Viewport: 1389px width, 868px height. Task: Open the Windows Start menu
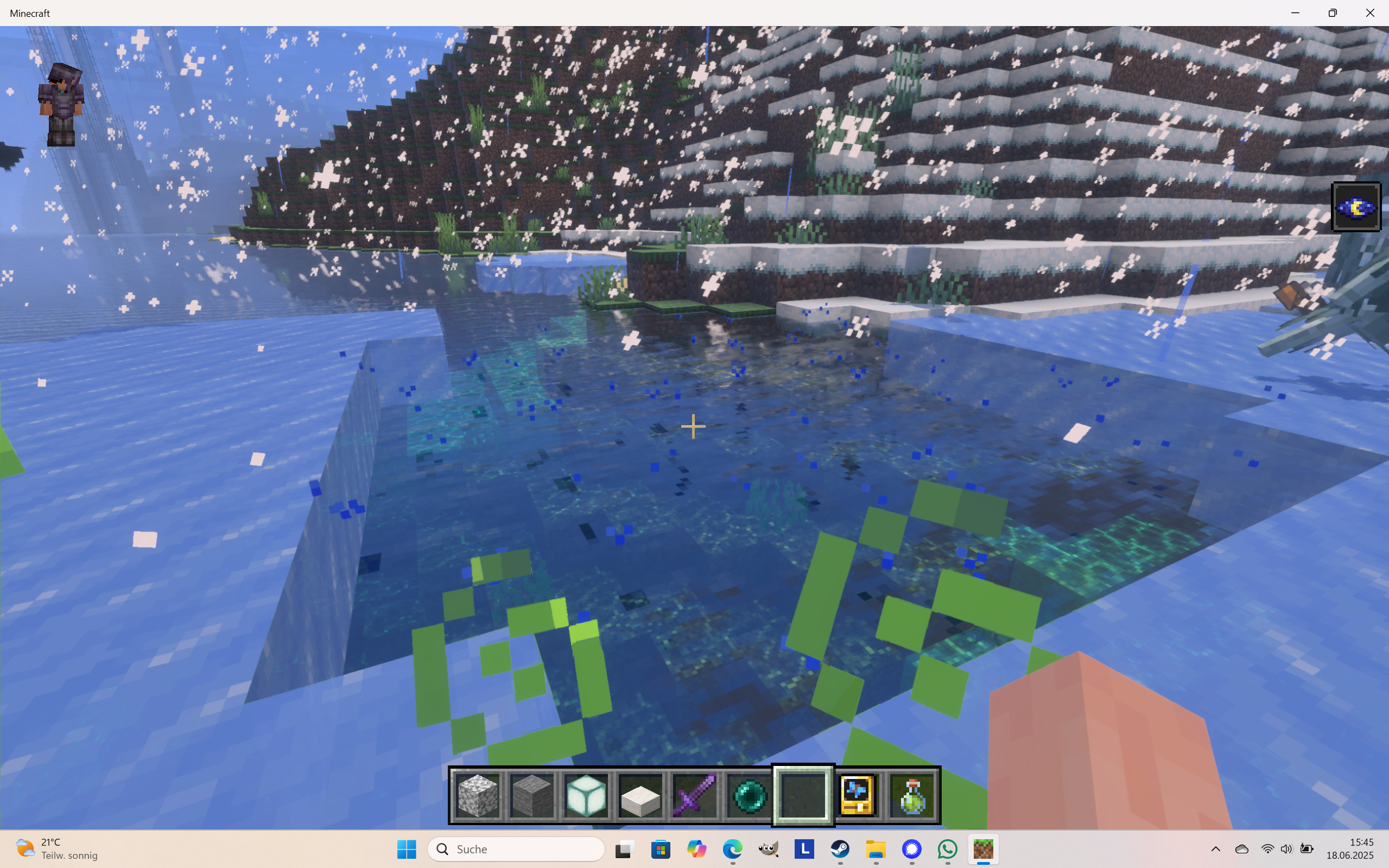407,850
